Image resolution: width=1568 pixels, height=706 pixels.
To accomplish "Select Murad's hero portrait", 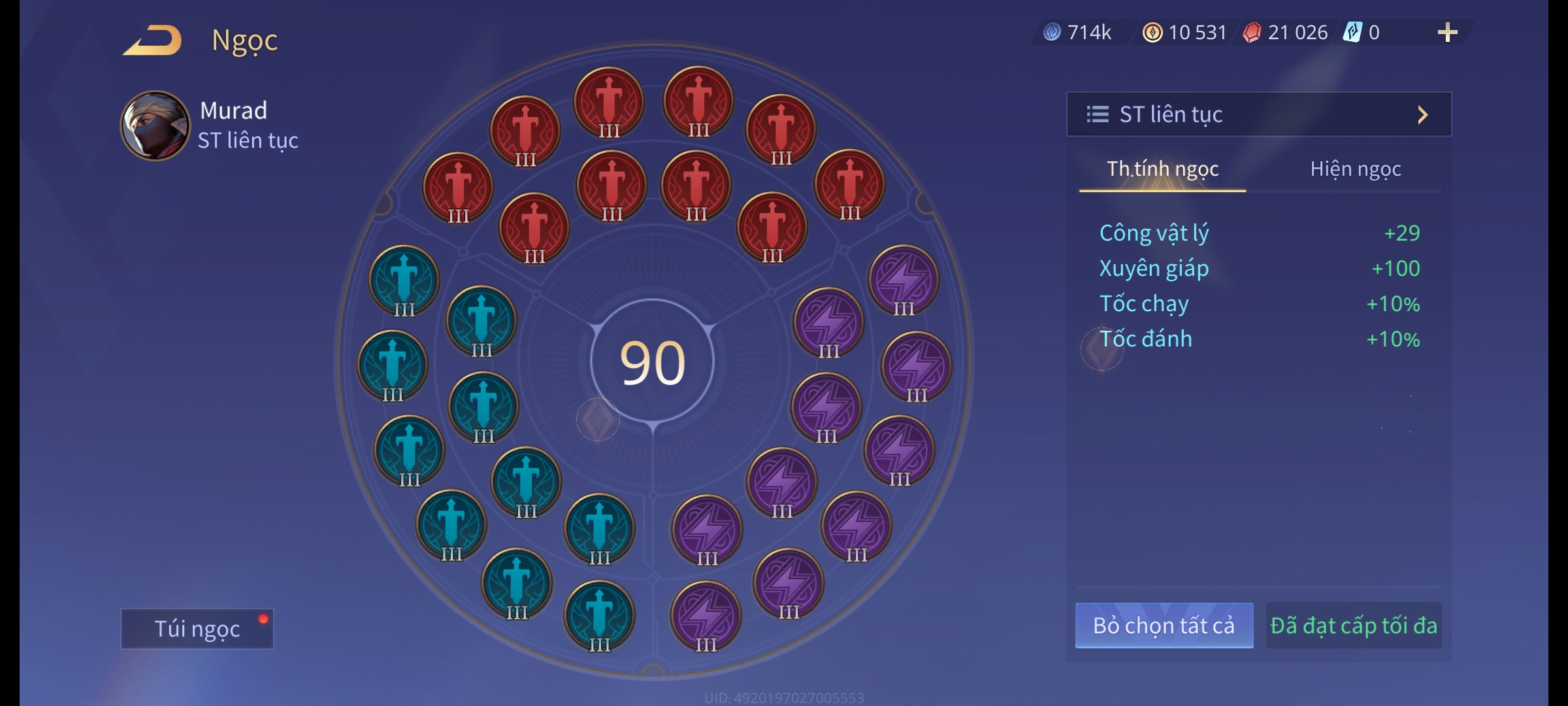I will click(x=155, y=126).
